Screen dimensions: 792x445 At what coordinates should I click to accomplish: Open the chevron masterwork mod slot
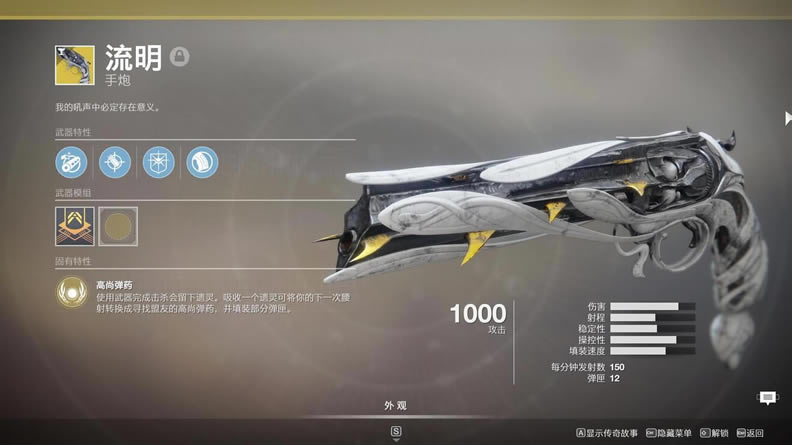75,226
